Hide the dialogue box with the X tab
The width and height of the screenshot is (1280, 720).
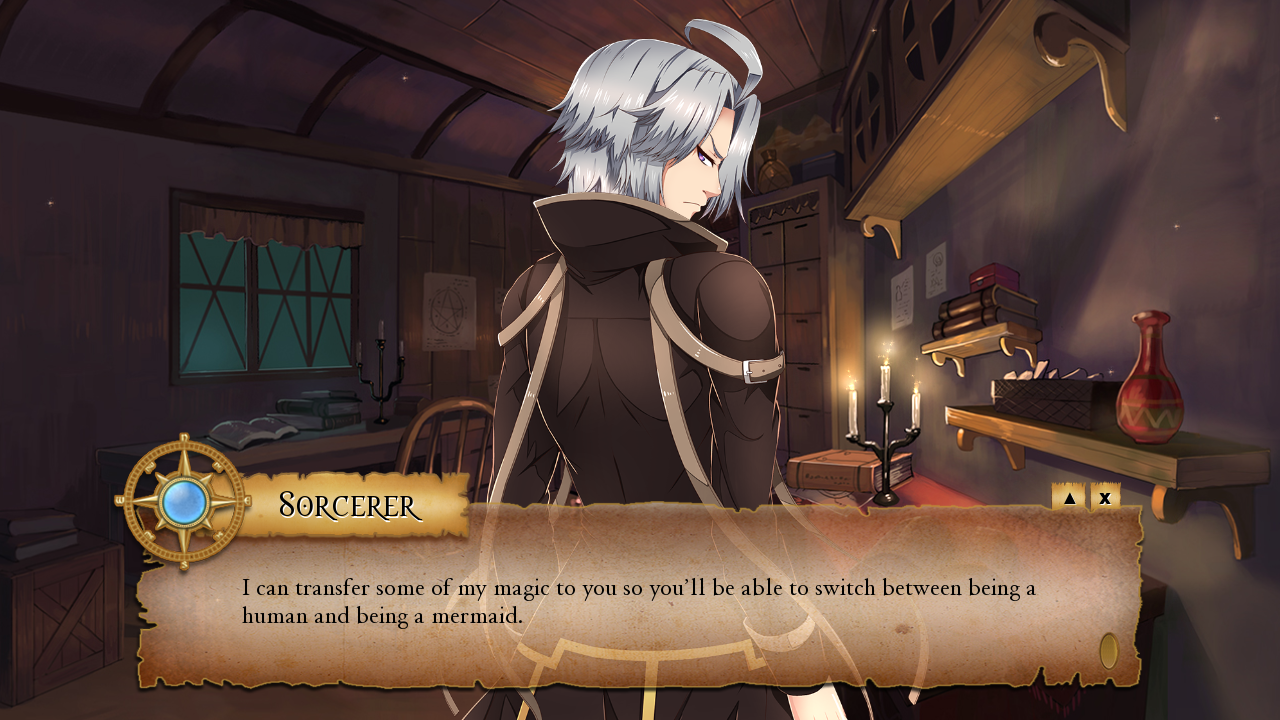pyautogui.click(x=1105, y=497)
